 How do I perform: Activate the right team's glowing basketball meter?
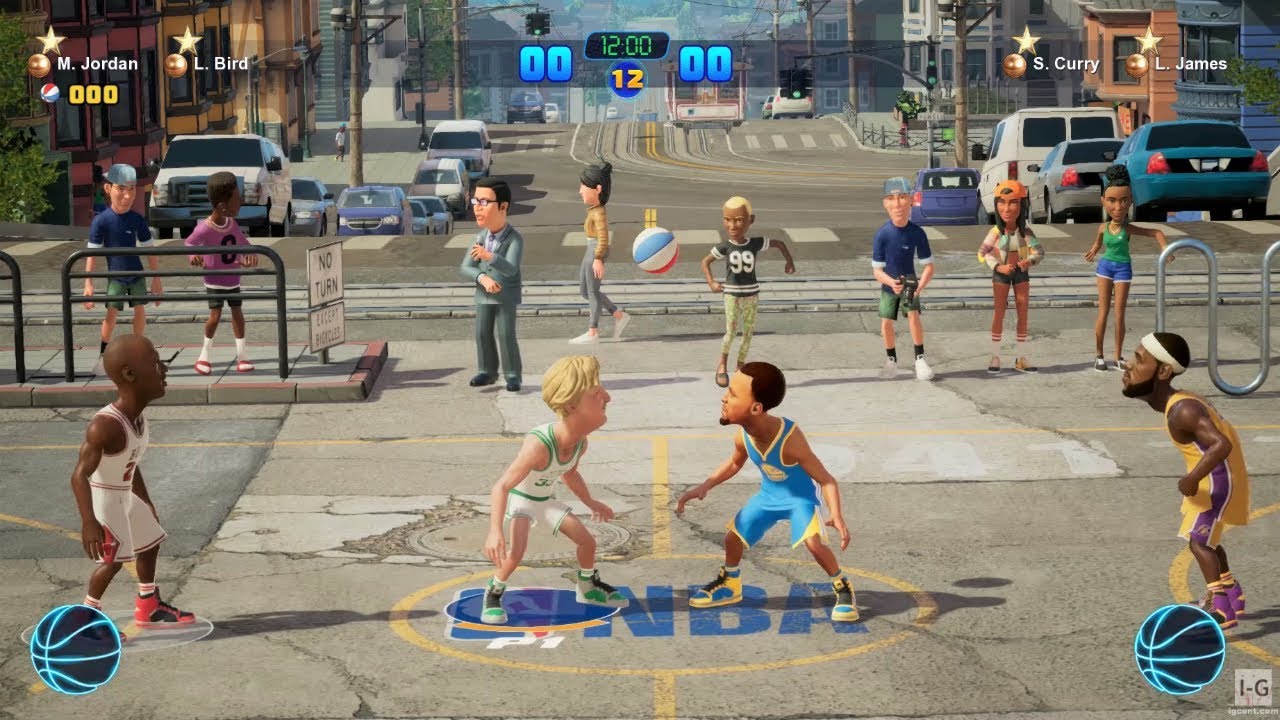pyautogui.click(x=1180, y=649)
